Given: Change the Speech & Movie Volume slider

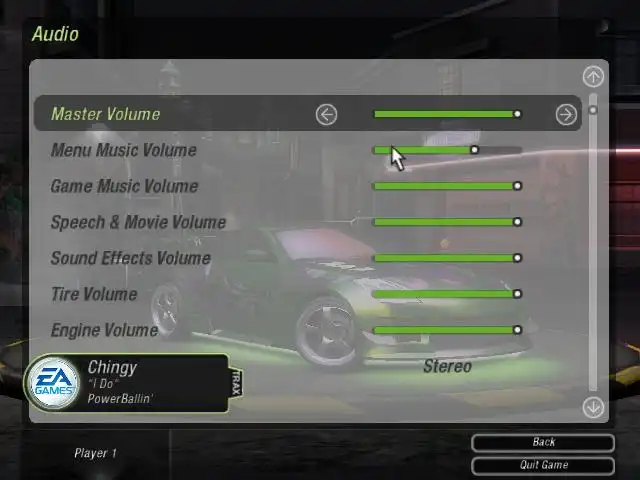Looking at the screenshot, I should (x=446, y=222).
